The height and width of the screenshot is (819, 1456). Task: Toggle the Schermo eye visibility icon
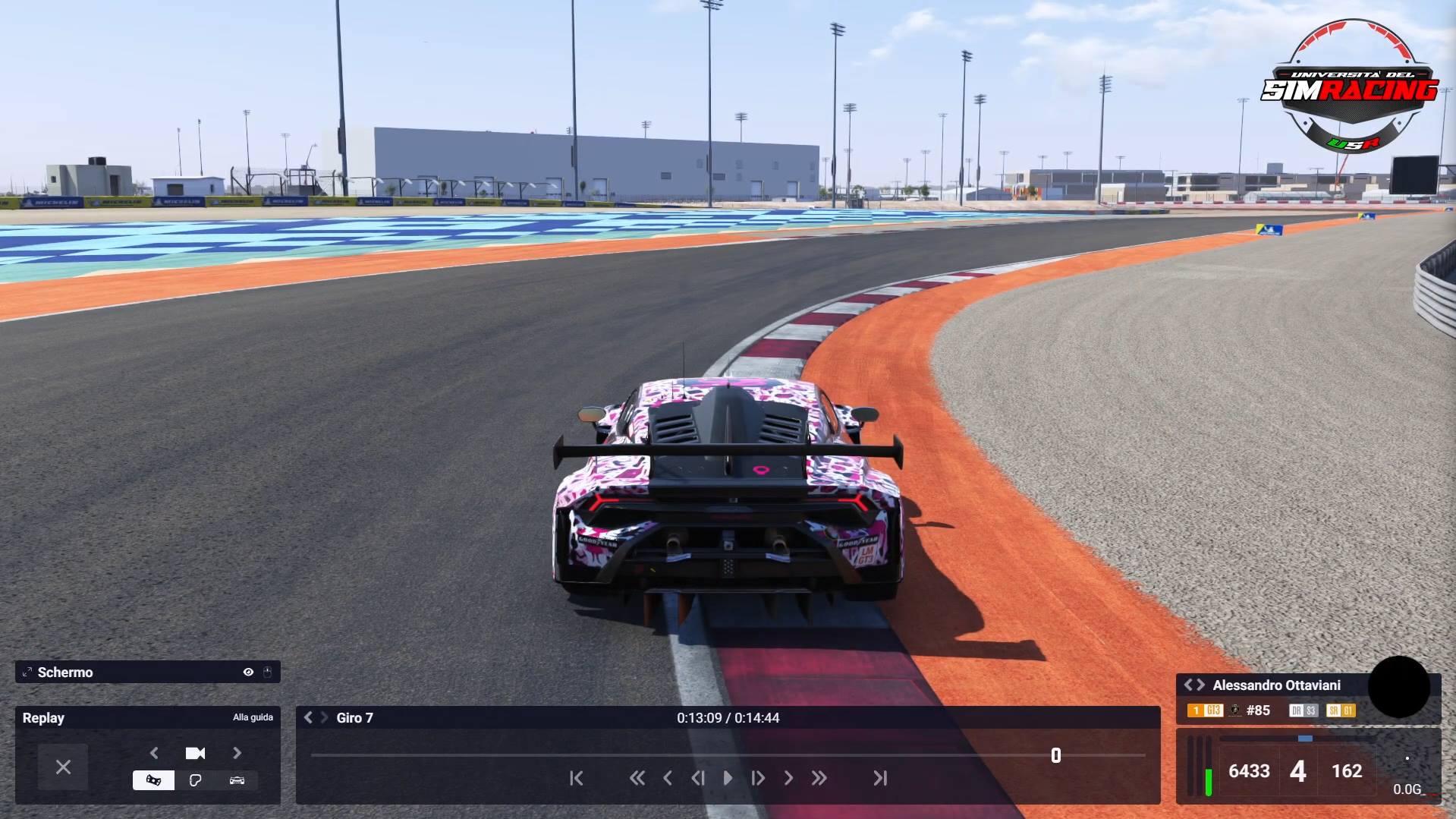[248, 672]
